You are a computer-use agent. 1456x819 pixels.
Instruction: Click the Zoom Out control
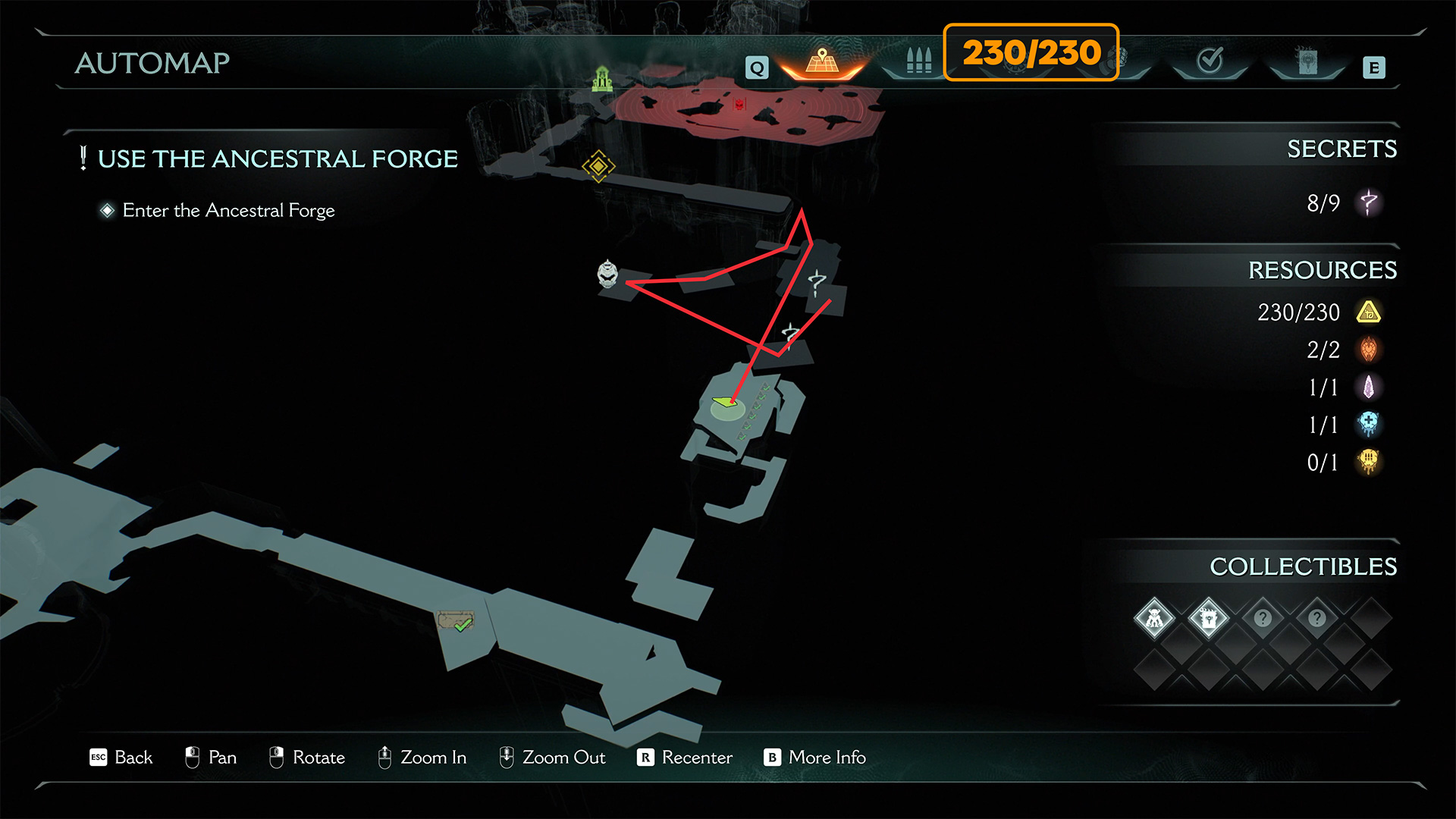point(552,757)
